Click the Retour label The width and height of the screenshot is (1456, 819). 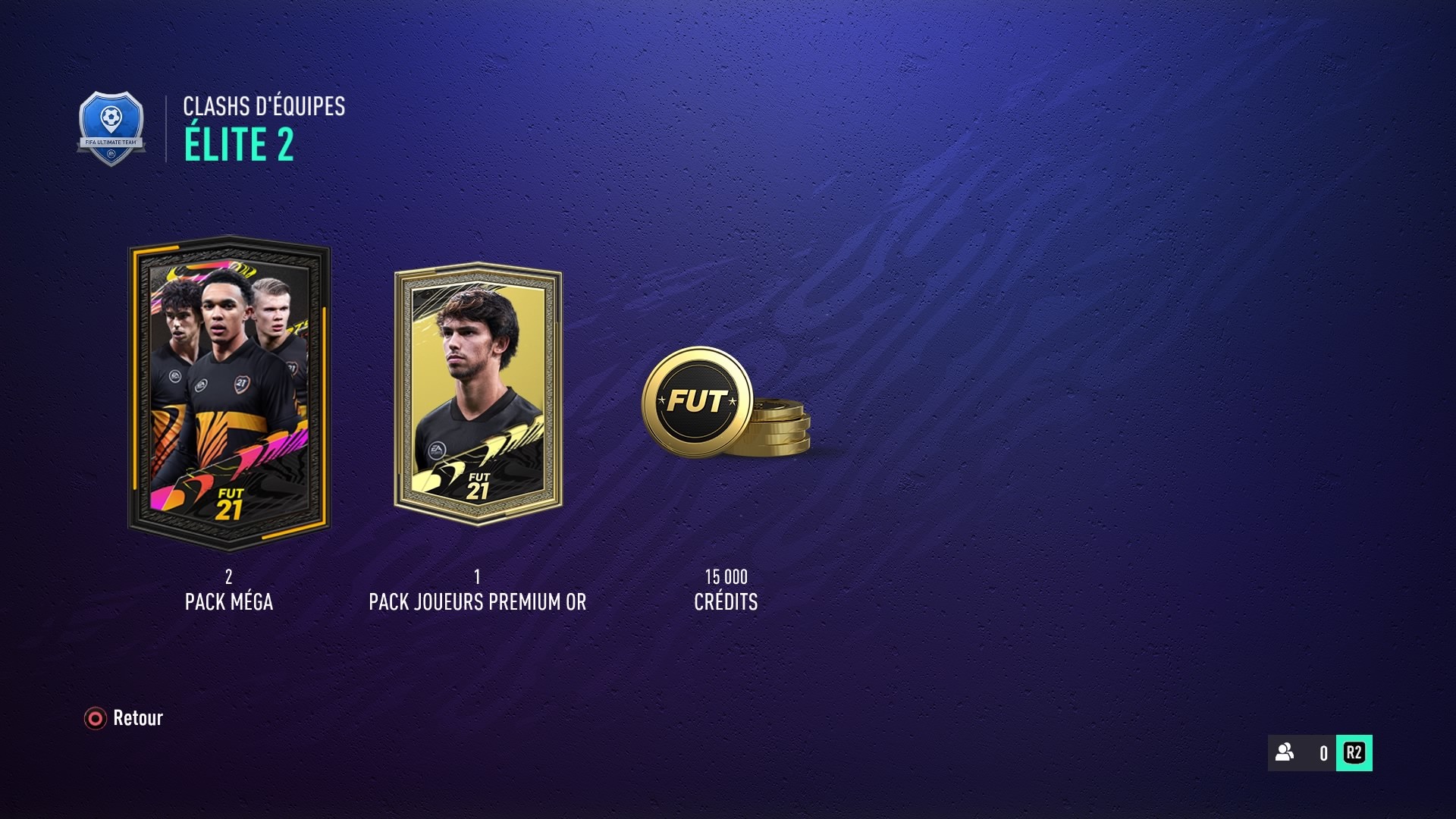136,718
